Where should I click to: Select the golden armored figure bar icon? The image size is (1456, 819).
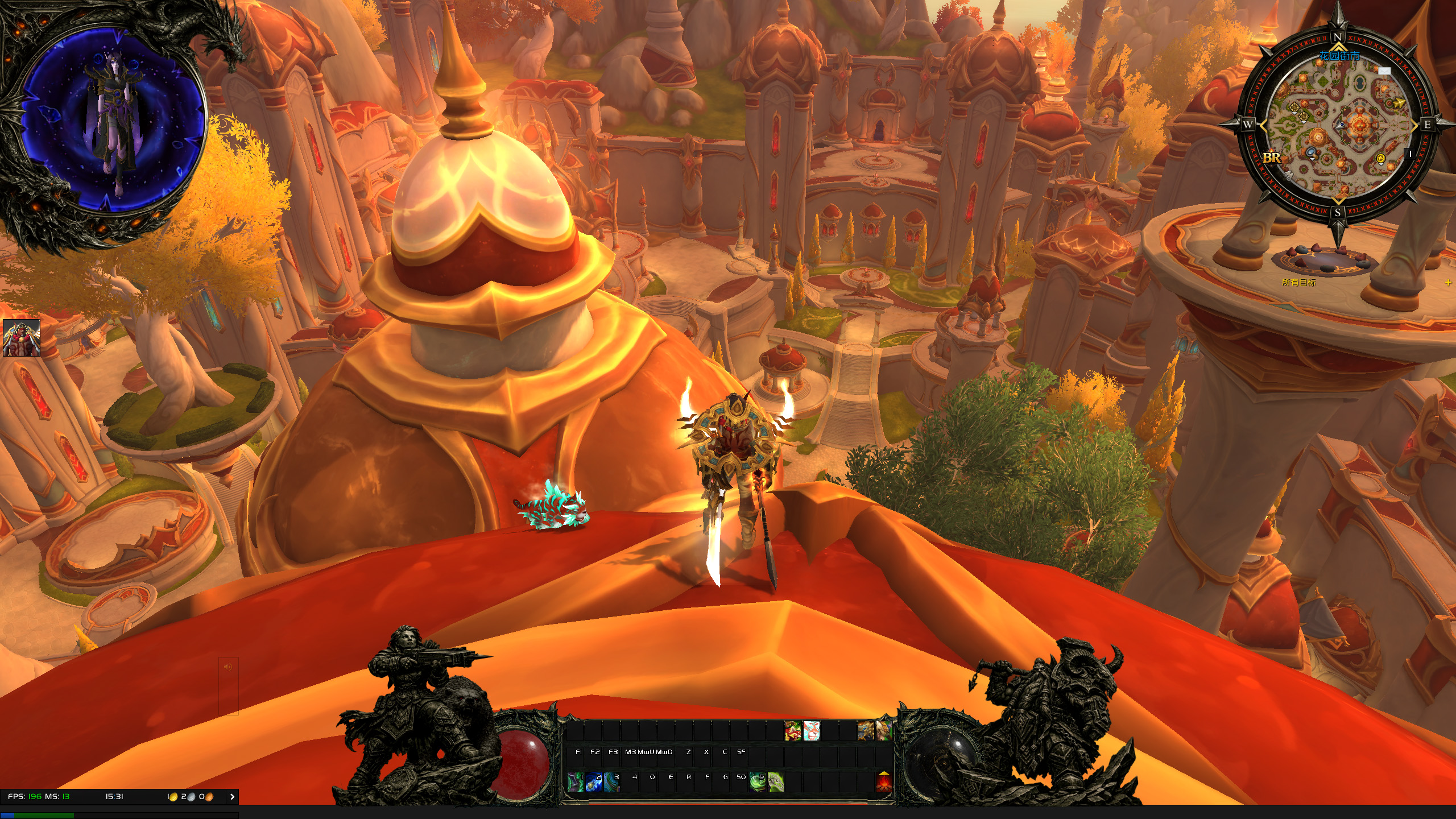point(866,731)
